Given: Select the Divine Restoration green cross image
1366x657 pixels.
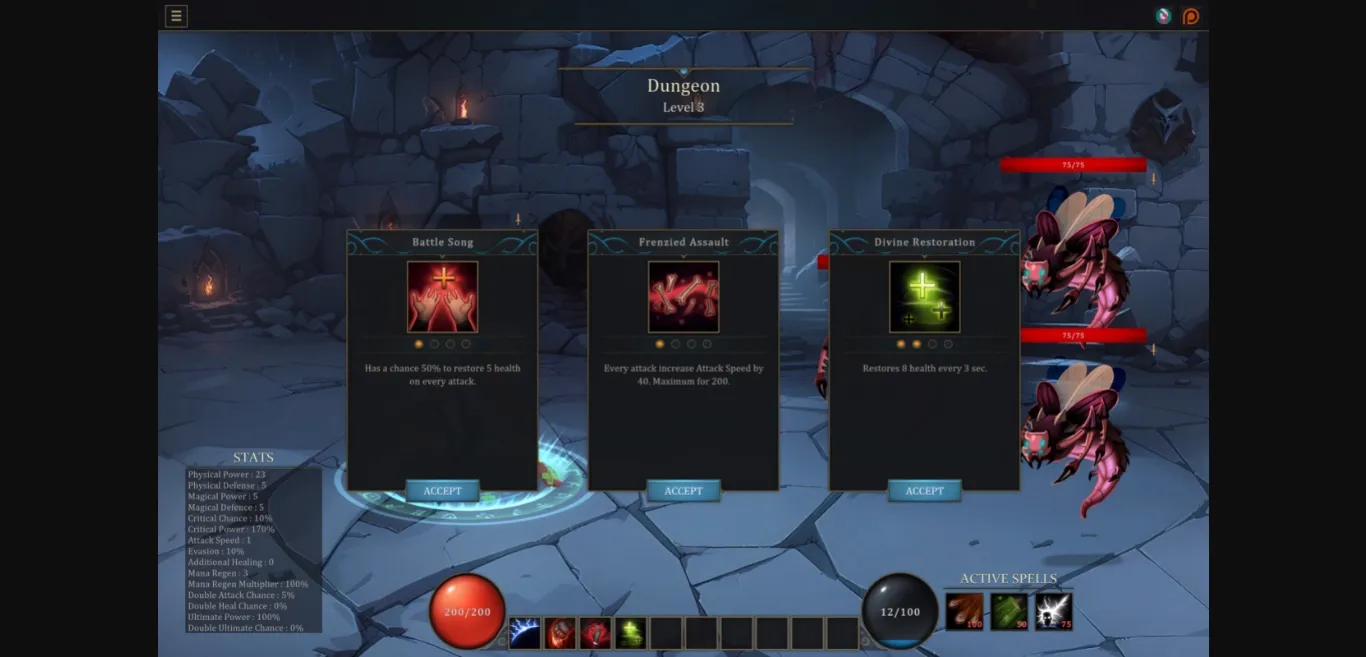Looking at the screenshot, I should [x=924, y=297].
